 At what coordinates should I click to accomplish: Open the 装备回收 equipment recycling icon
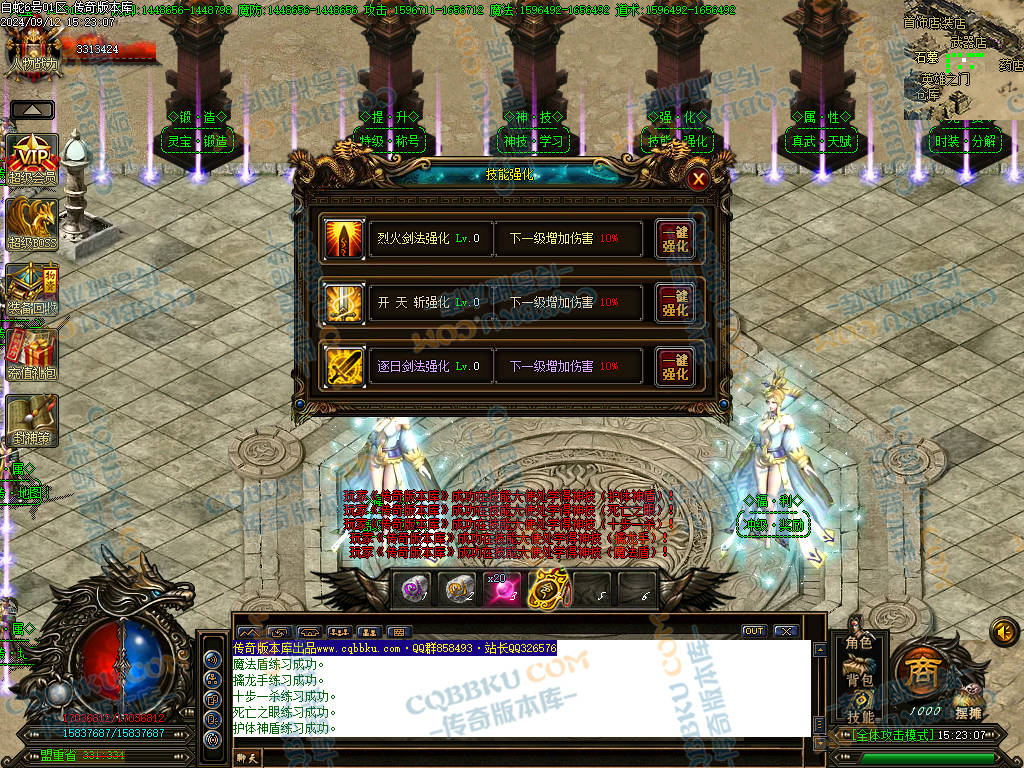32,289
